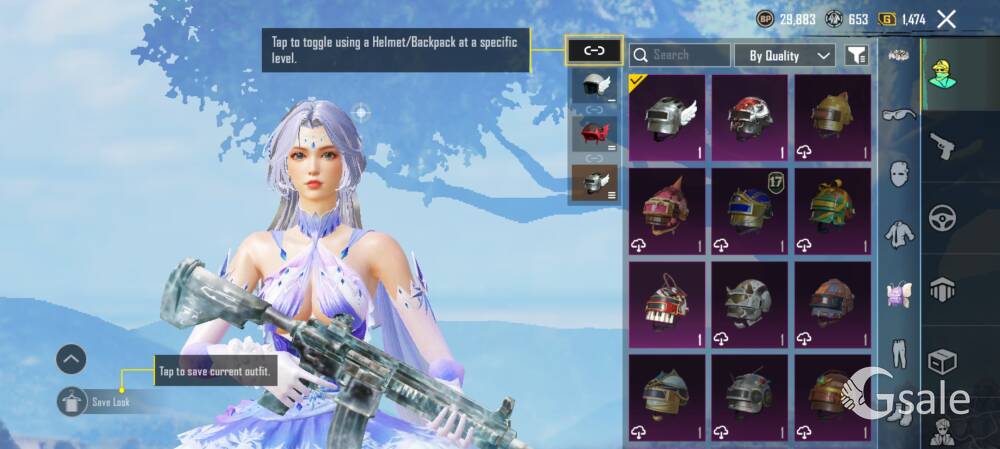This screenshot has height=449, width=1000.
Task: Pick the blue helmet with 17 badge
Action: pos(749,211)
